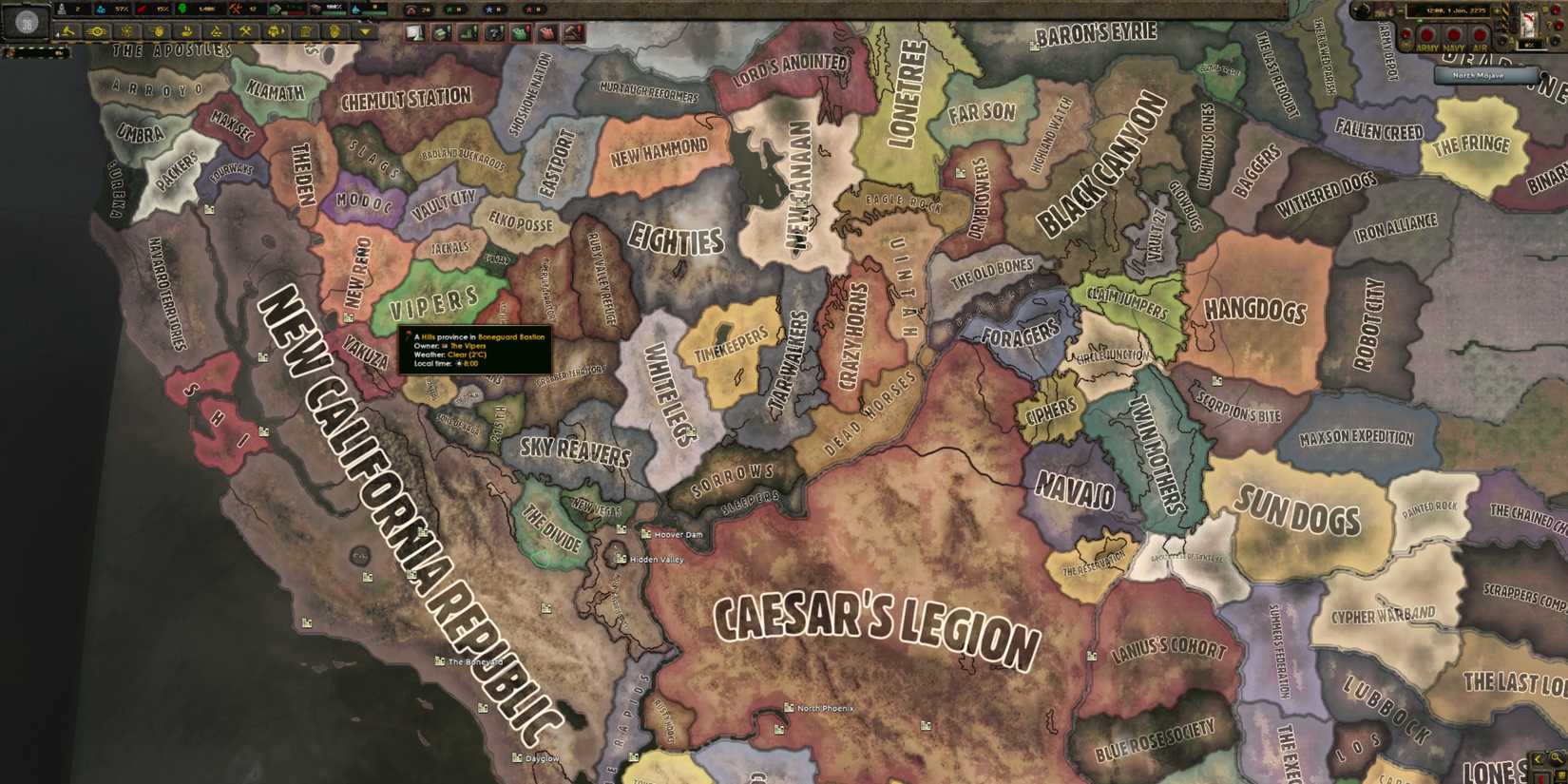Open the decisions menu via the gavel icon

tap(67, 31)
